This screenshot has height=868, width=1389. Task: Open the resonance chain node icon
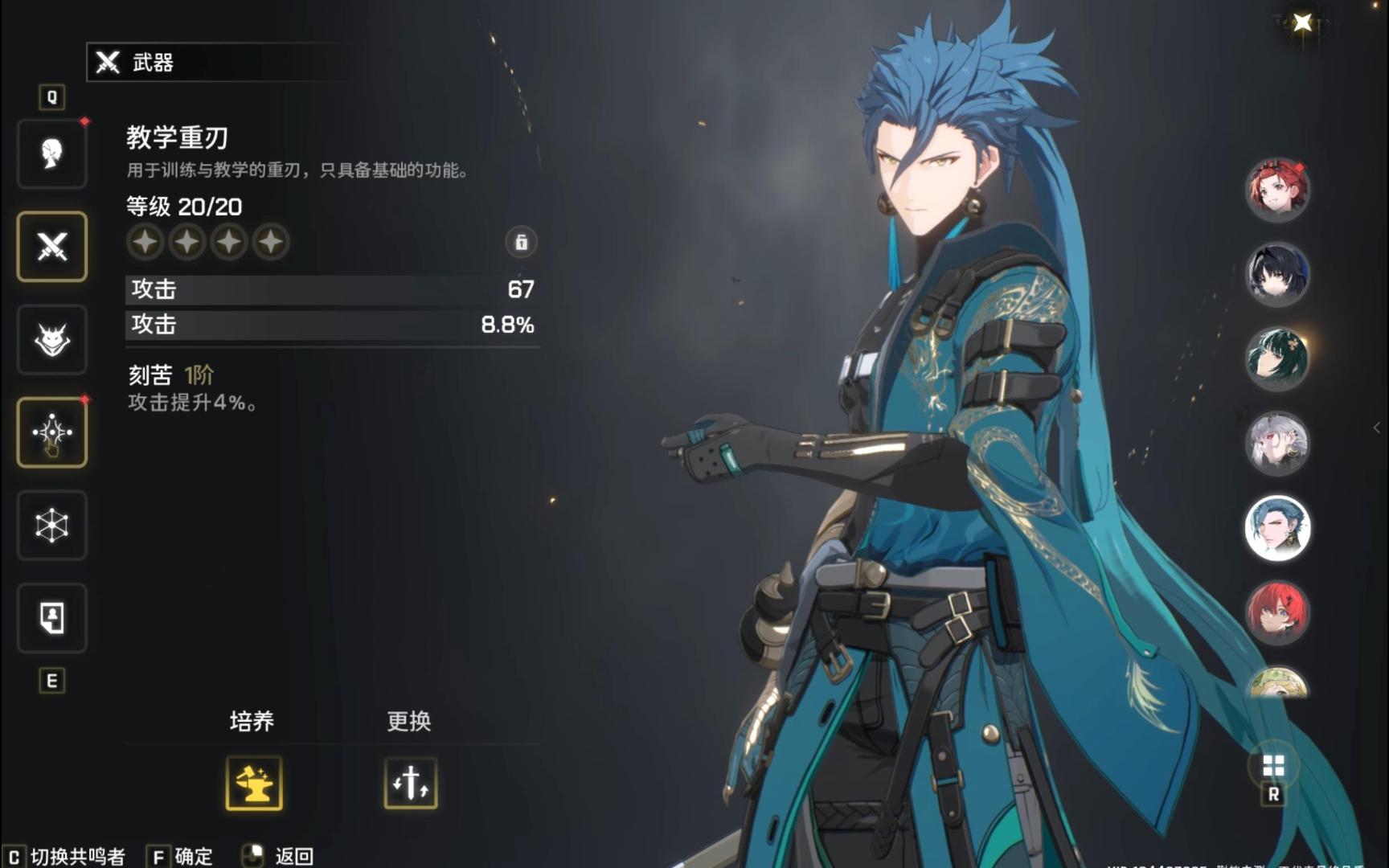point(51,432)
